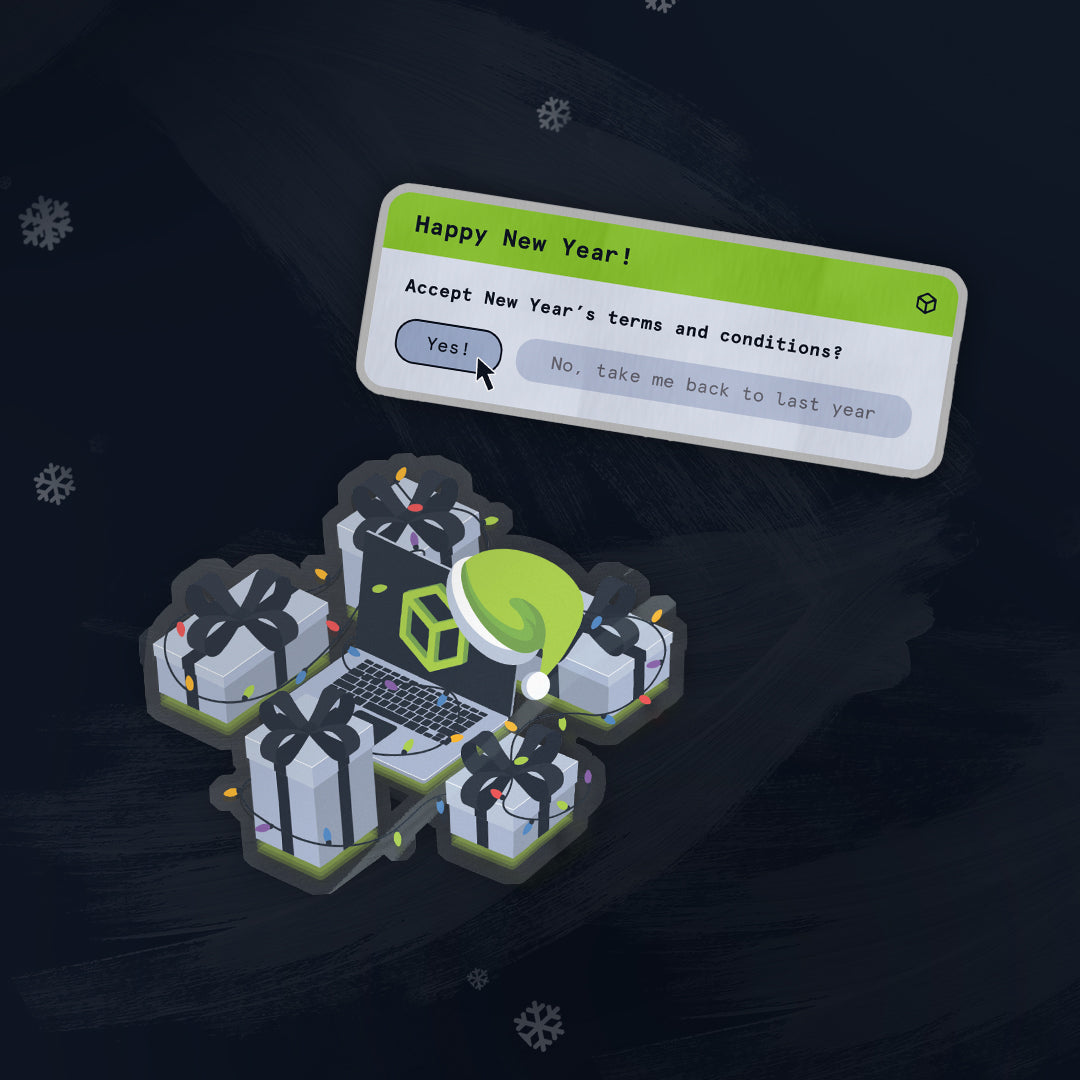Click the cube icon in the dialog header

tap(926, 303)
